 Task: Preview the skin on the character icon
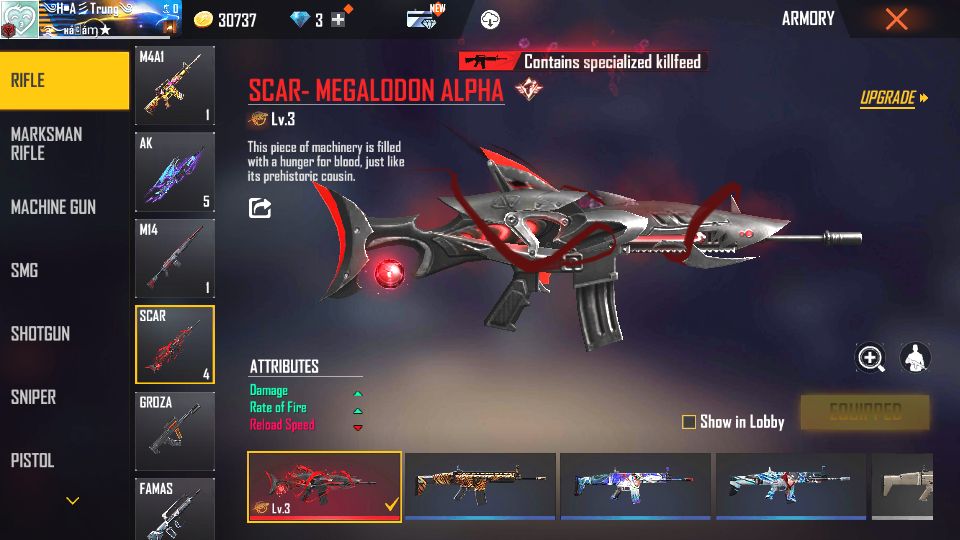coord(915,358)
